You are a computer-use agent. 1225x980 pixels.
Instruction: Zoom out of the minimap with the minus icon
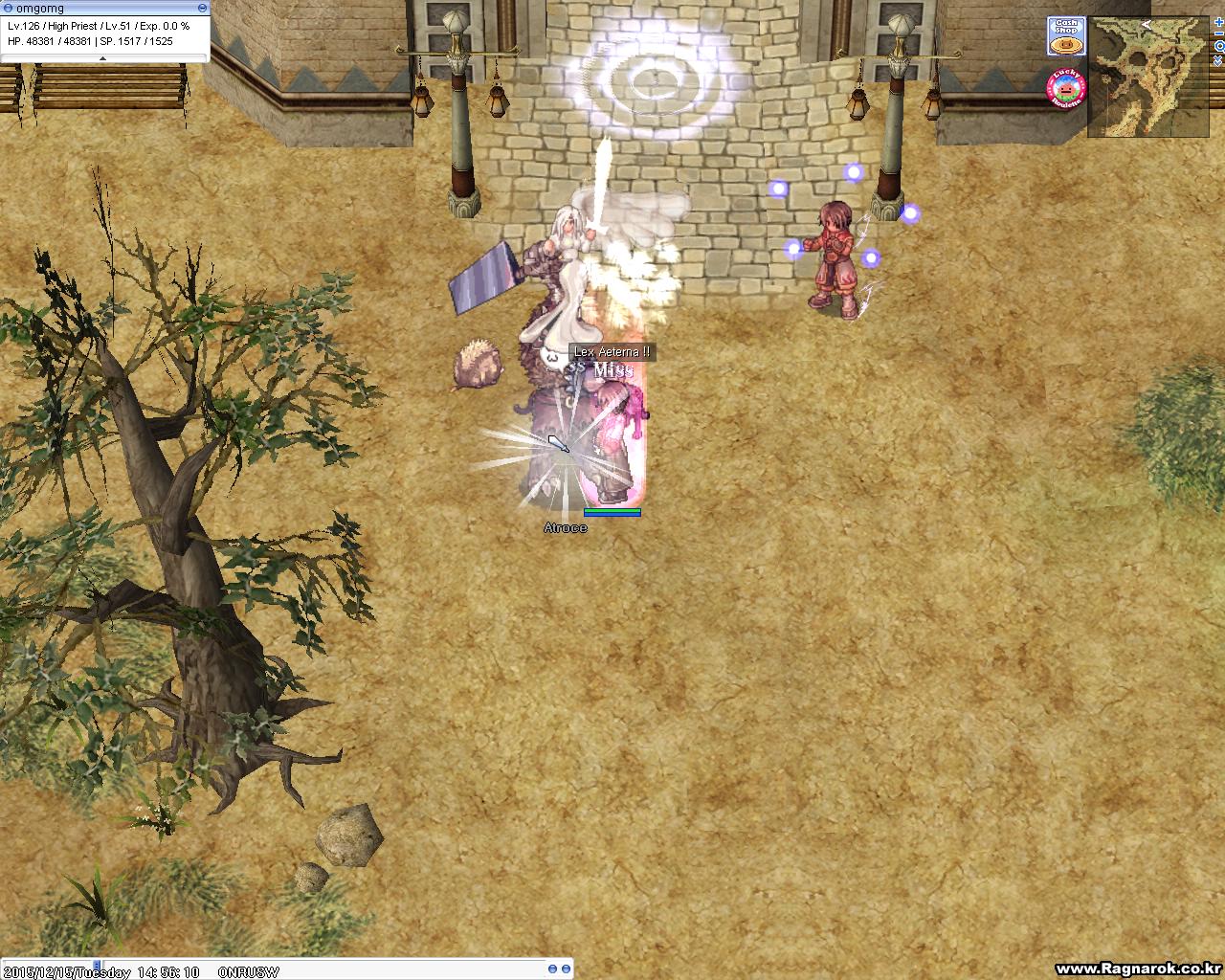click(1219, 33)
